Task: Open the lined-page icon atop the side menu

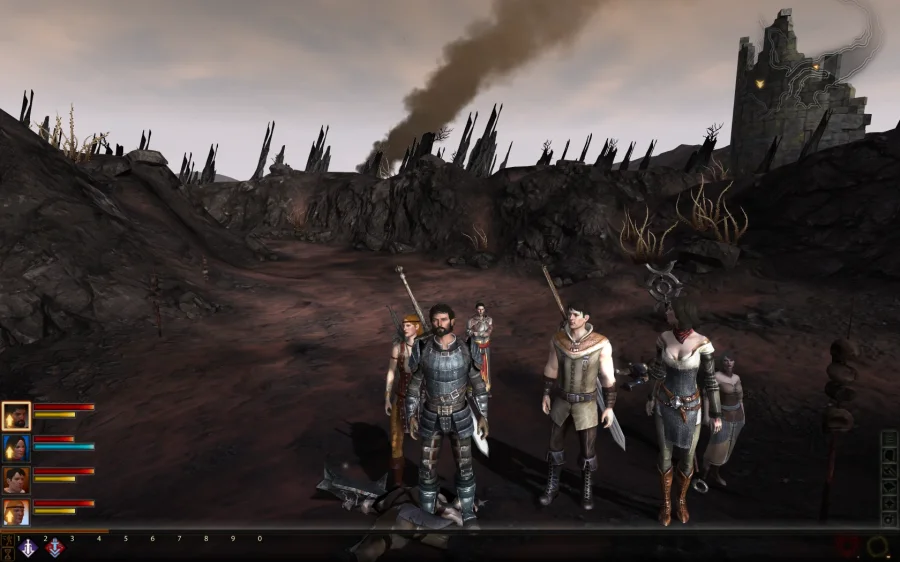Action: tap(888, 439)
